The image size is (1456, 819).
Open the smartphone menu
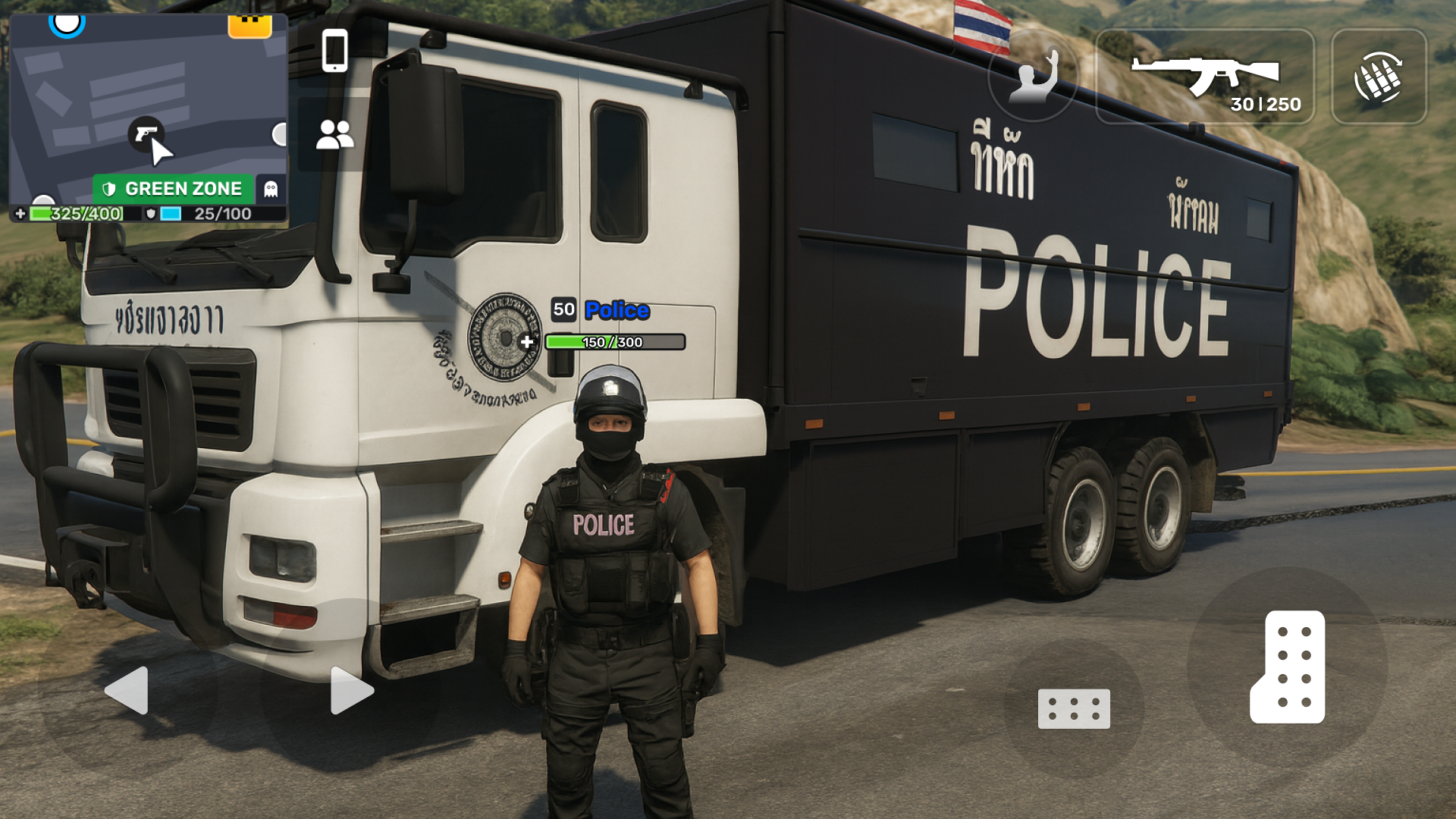[x=334, y=51]
